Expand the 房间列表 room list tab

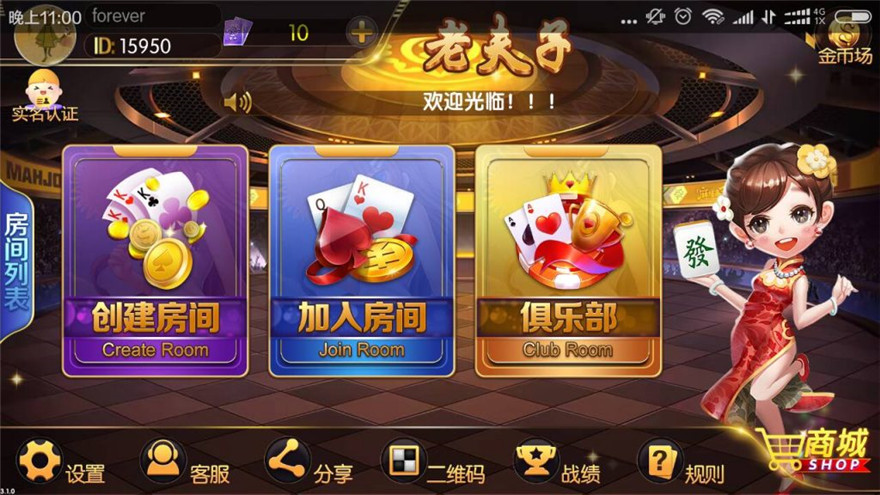point(17,260)
